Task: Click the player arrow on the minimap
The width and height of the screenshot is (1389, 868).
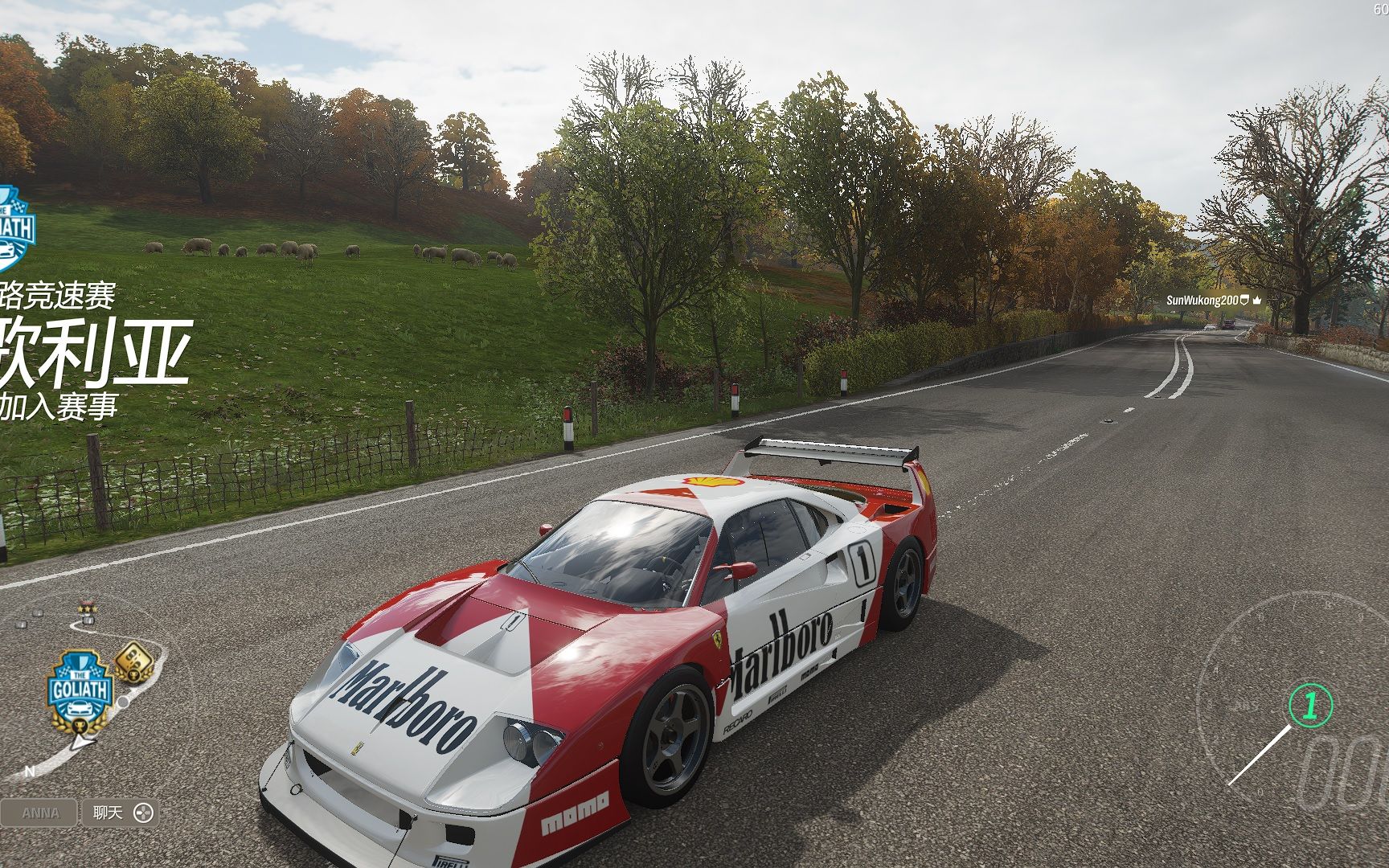Action: tap(81, 742)
